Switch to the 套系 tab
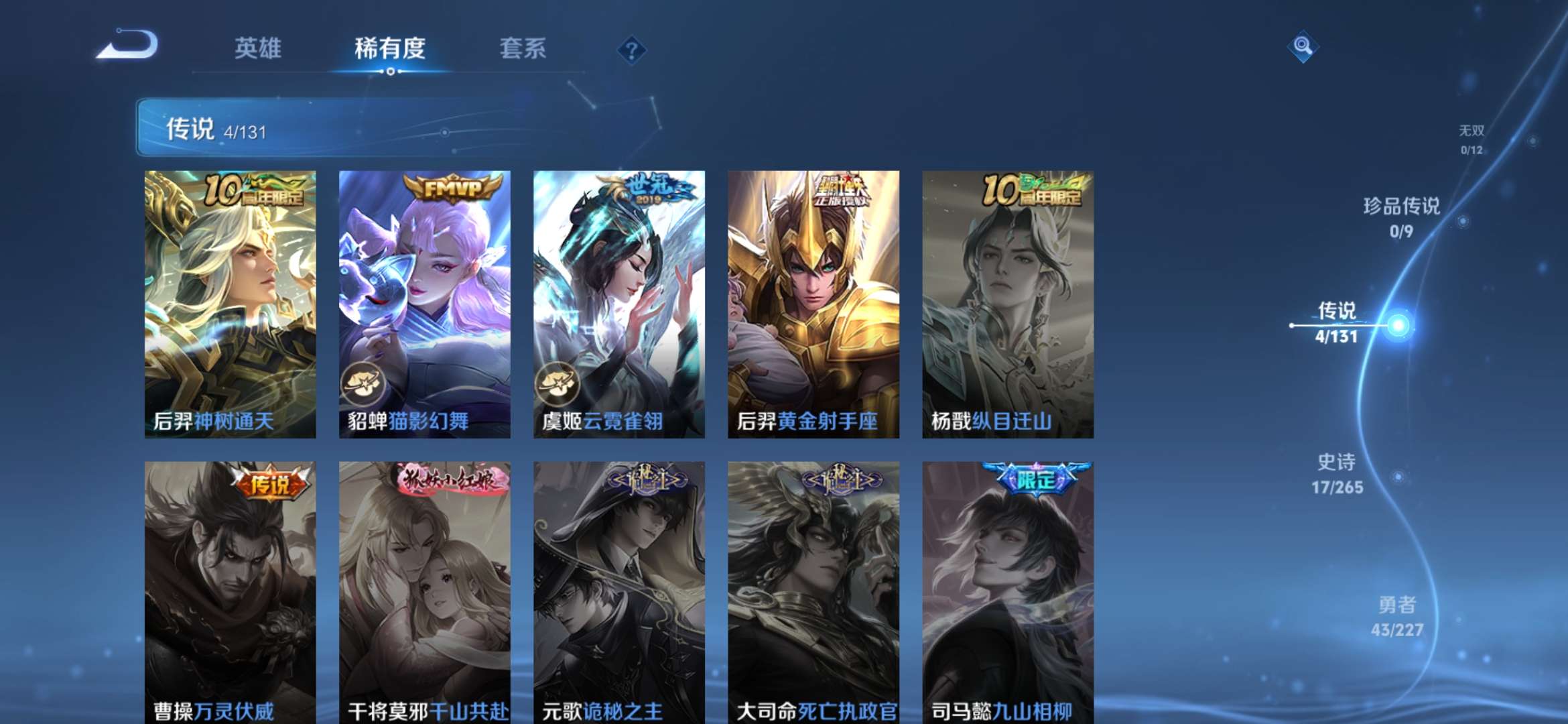Viewport: 1568px width, 724px height. click(x=522, y=48)
